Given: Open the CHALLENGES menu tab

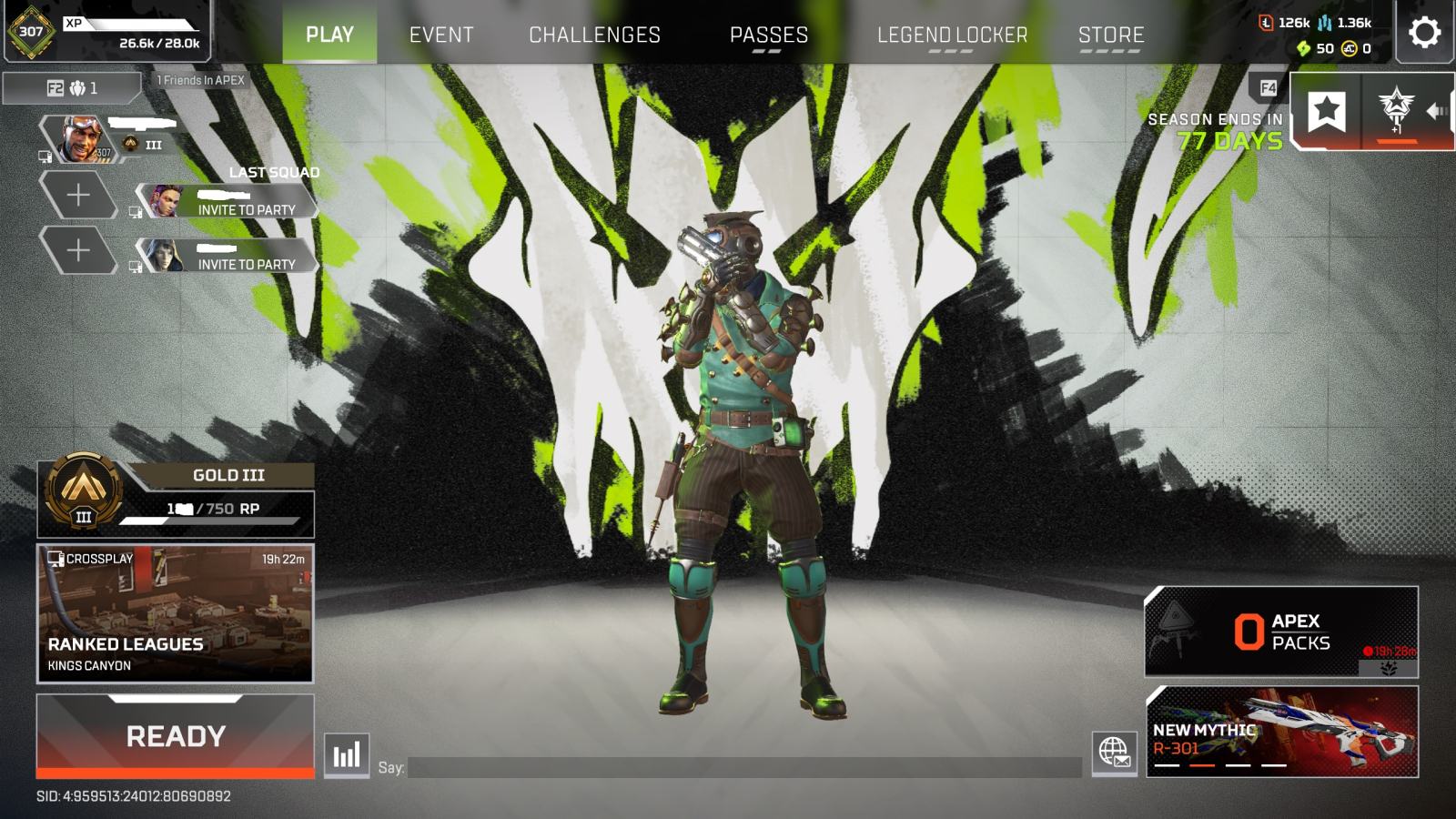Looking at the screenshot, I should coord(595,35).
